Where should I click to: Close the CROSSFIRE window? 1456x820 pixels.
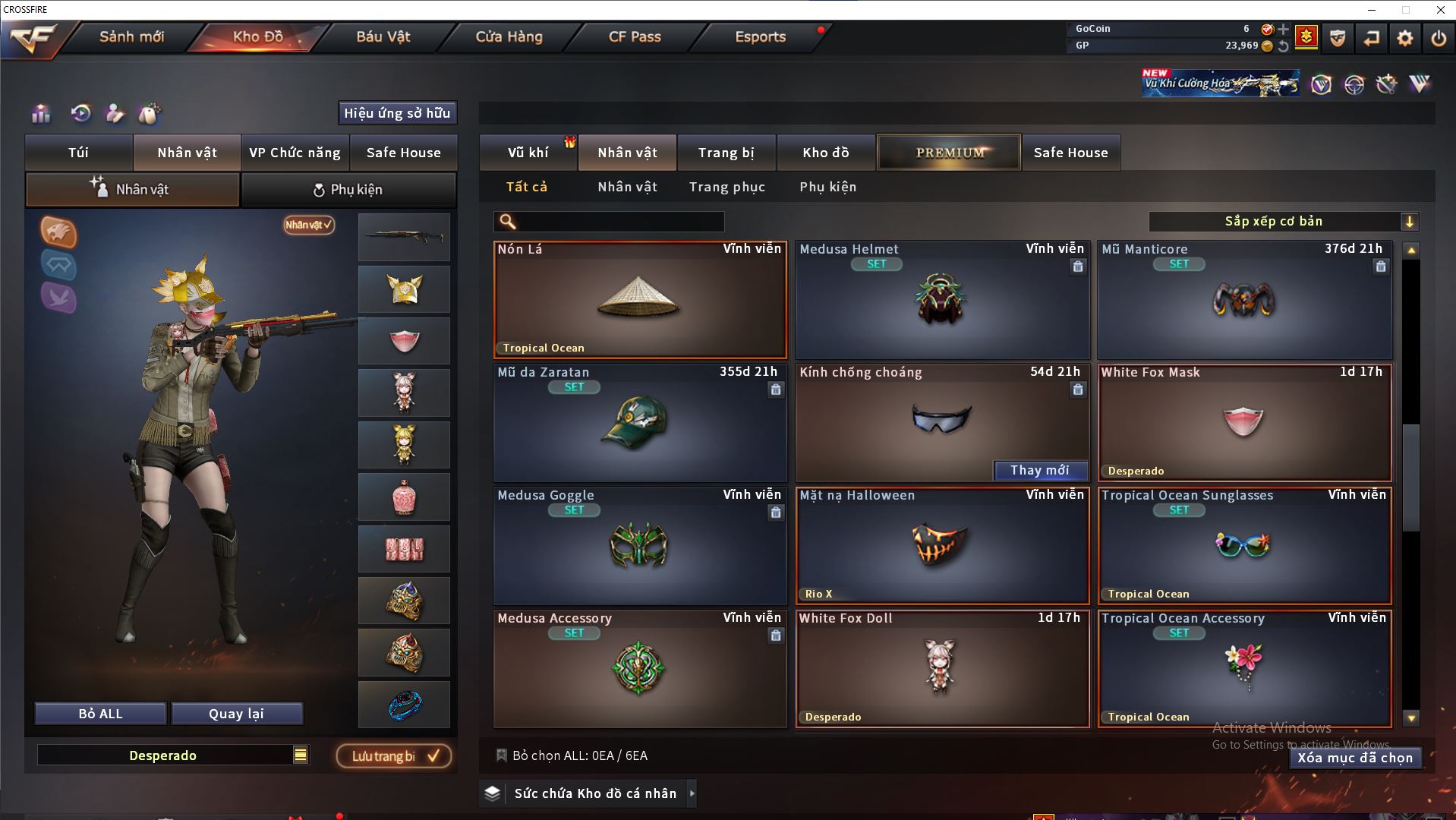pos(1440,10)
